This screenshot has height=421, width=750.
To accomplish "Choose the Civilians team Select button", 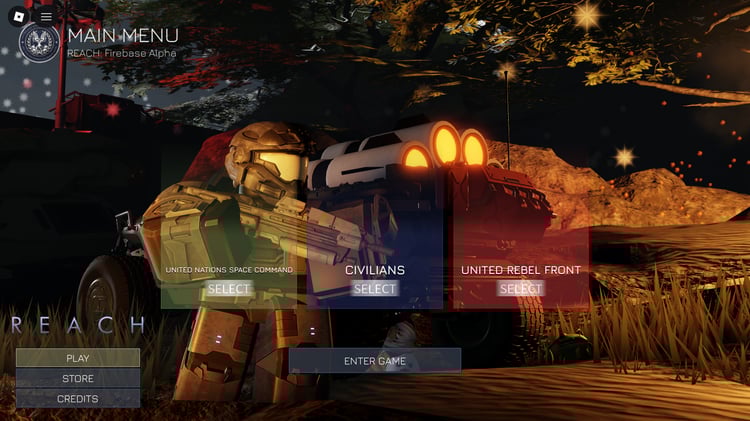I will [375, 289].
